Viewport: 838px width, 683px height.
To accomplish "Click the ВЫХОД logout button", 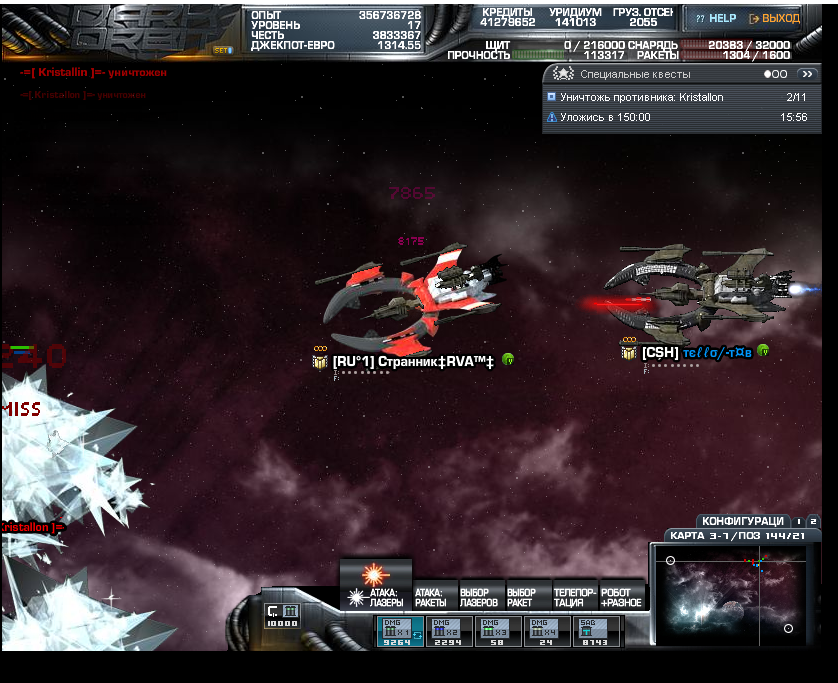I will pos(774,18).
